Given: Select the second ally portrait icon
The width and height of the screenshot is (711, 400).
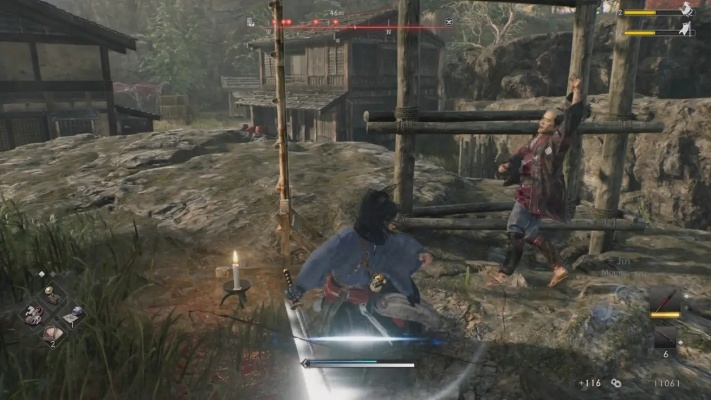Looking at the screenshot, I should coord(687,31).
